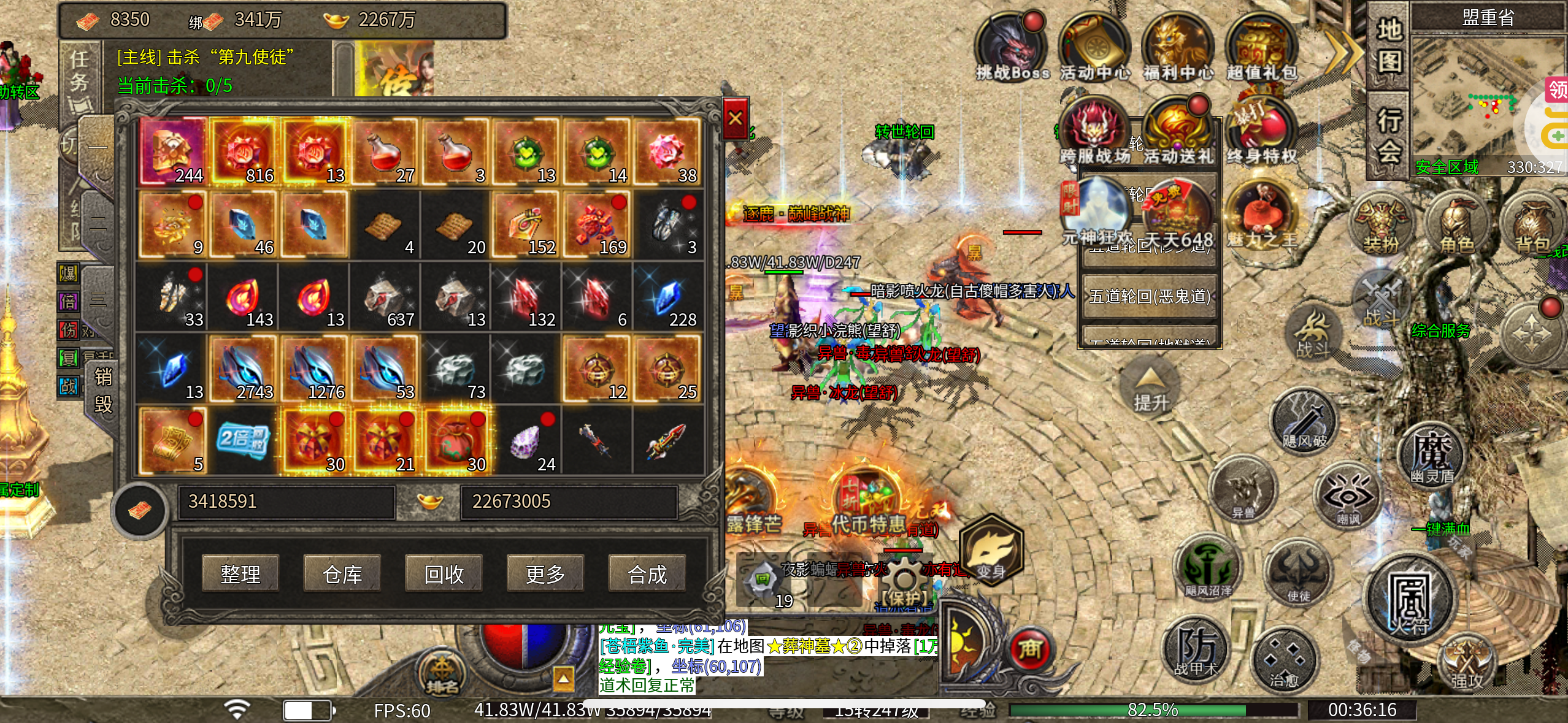Open the 超值礼包 gift pack shop

(x=1261, y=48)
